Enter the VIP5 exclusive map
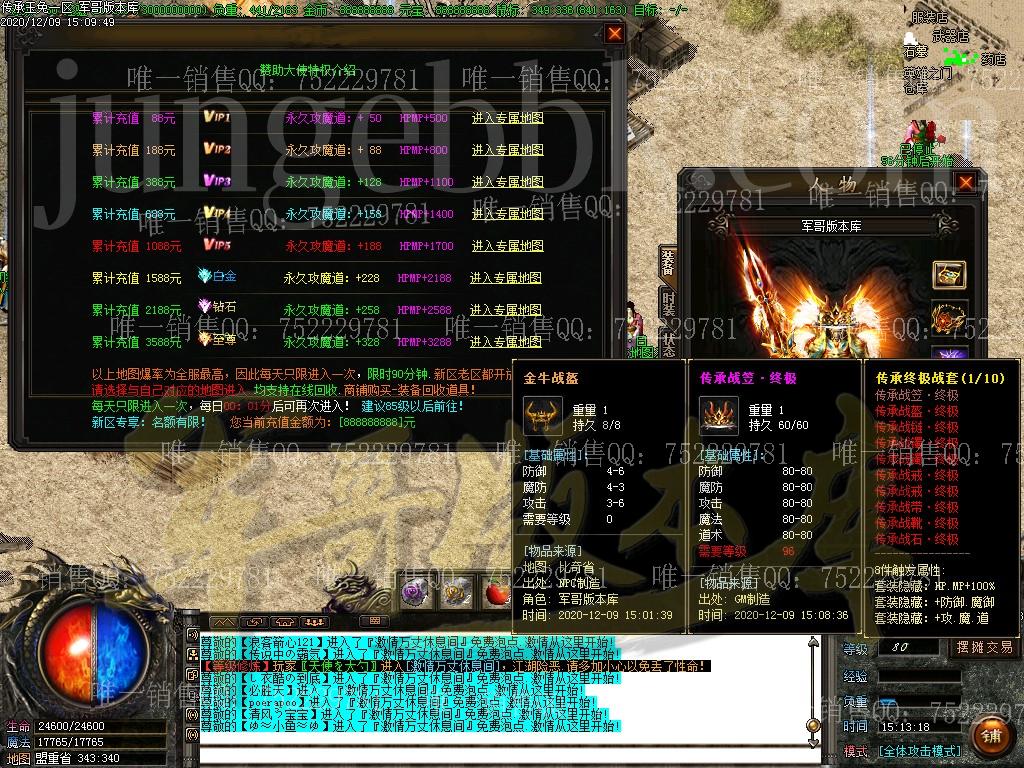The image size is (1024, 768). tap(507, 246)
